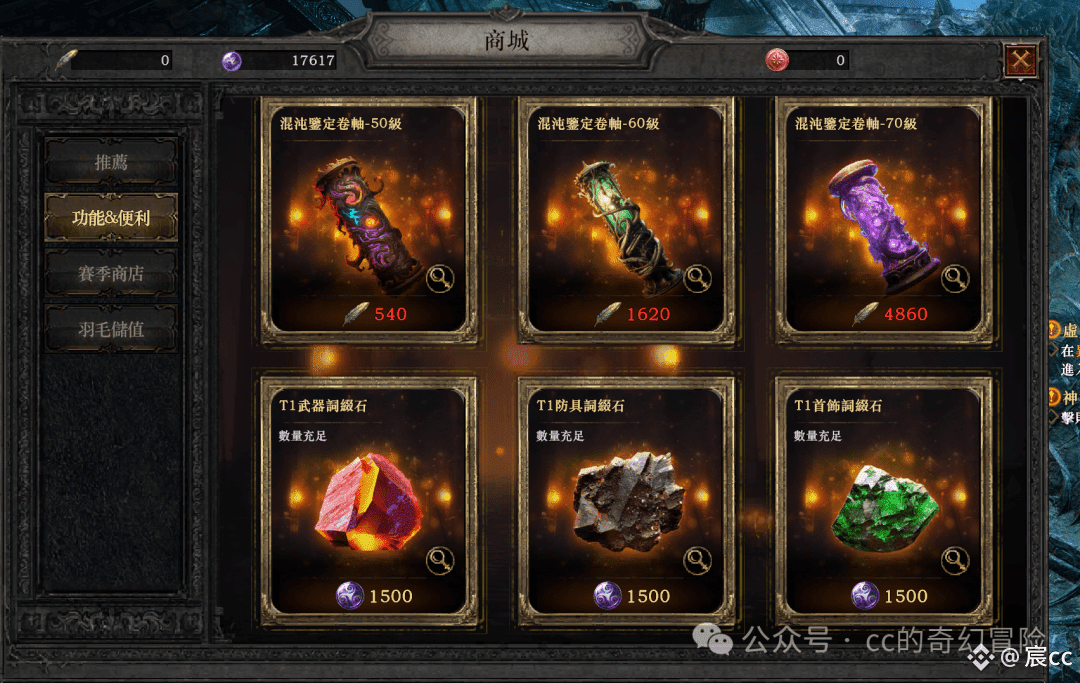Open the 賽季商店 season shop tab
Viewport: 1080px width, 683px height.
point(111,273)
